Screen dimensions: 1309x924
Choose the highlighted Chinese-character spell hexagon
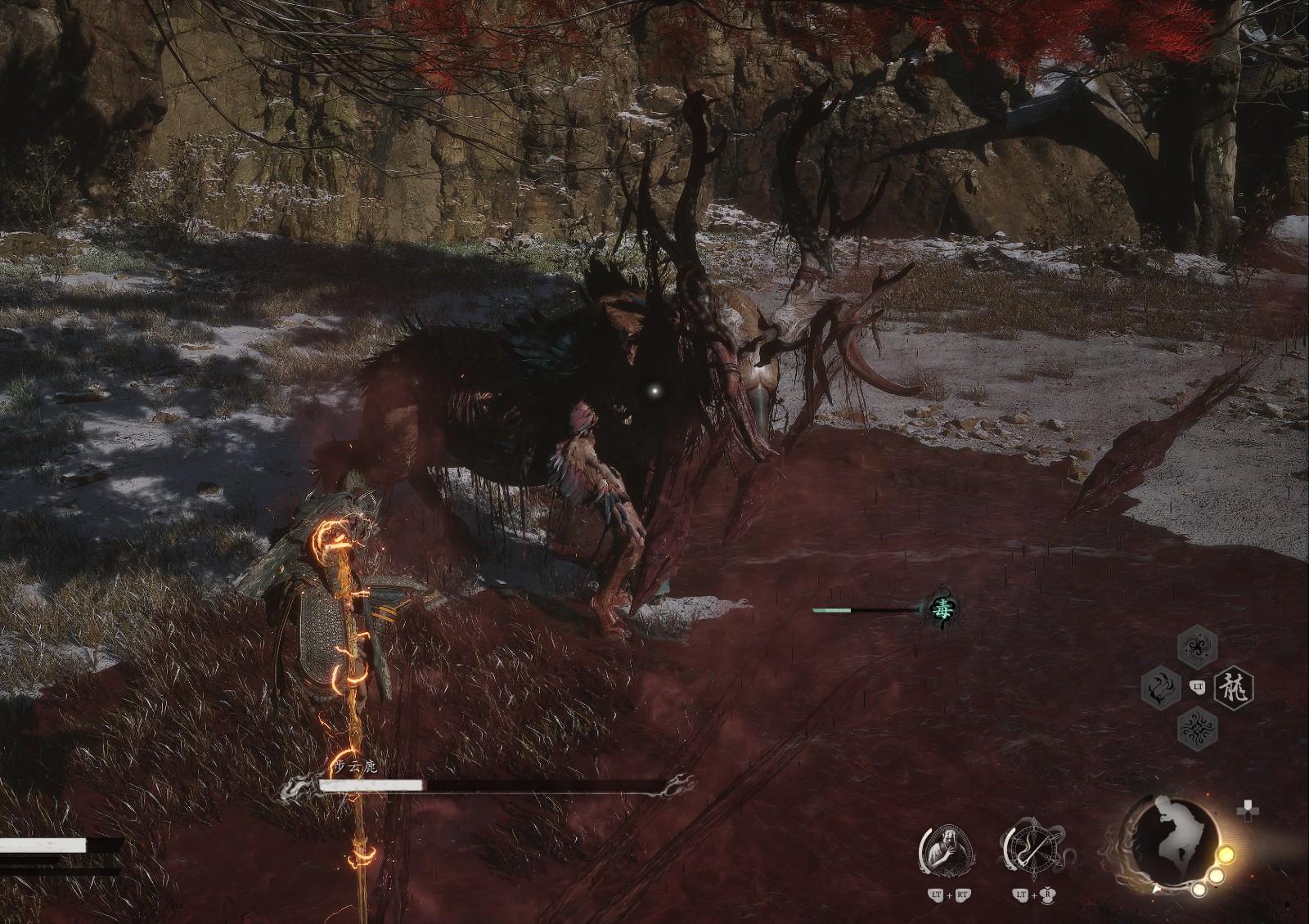point(1235,687)
